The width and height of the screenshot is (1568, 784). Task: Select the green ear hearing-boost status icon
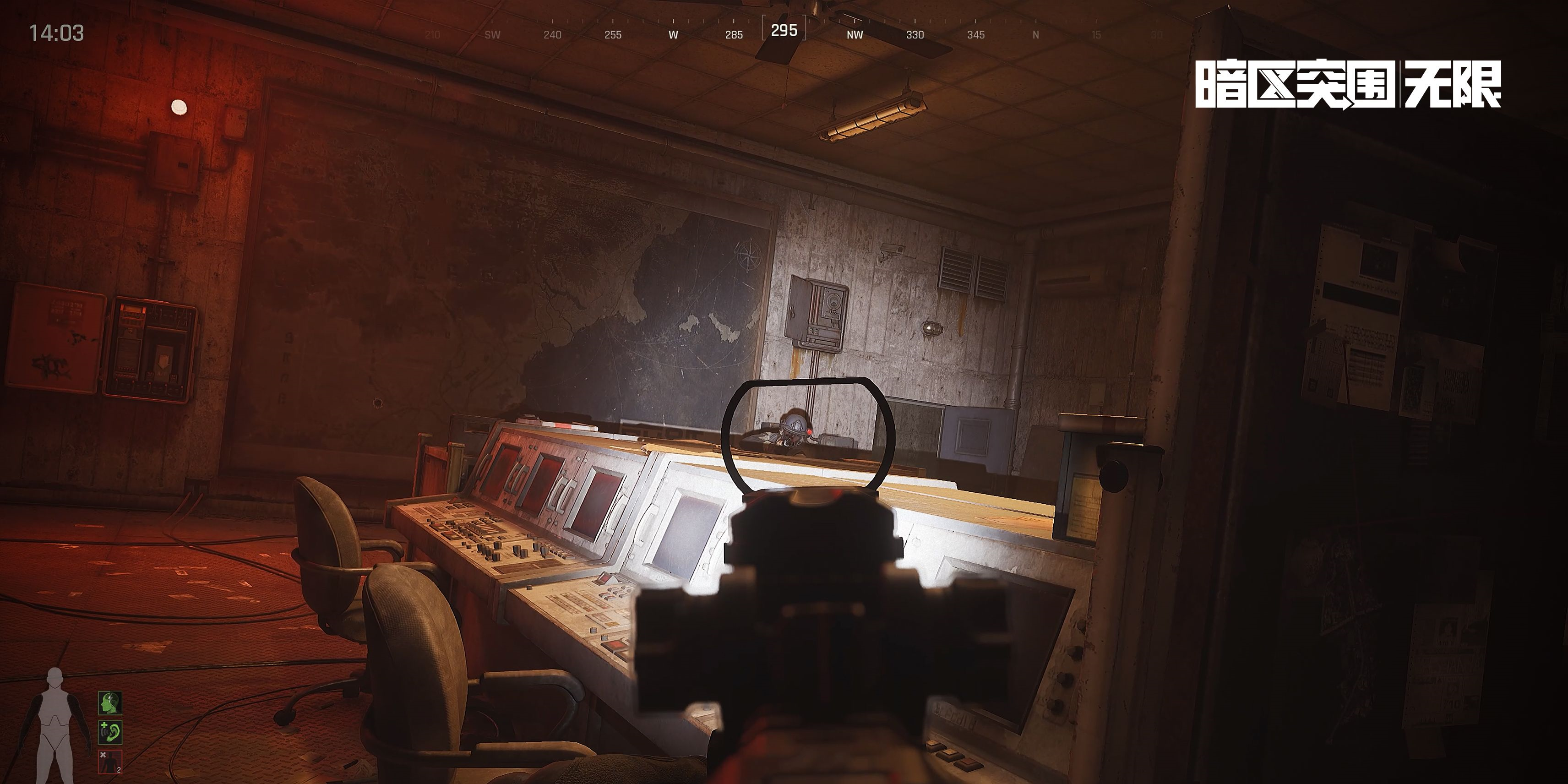click(x=110, y=732)
